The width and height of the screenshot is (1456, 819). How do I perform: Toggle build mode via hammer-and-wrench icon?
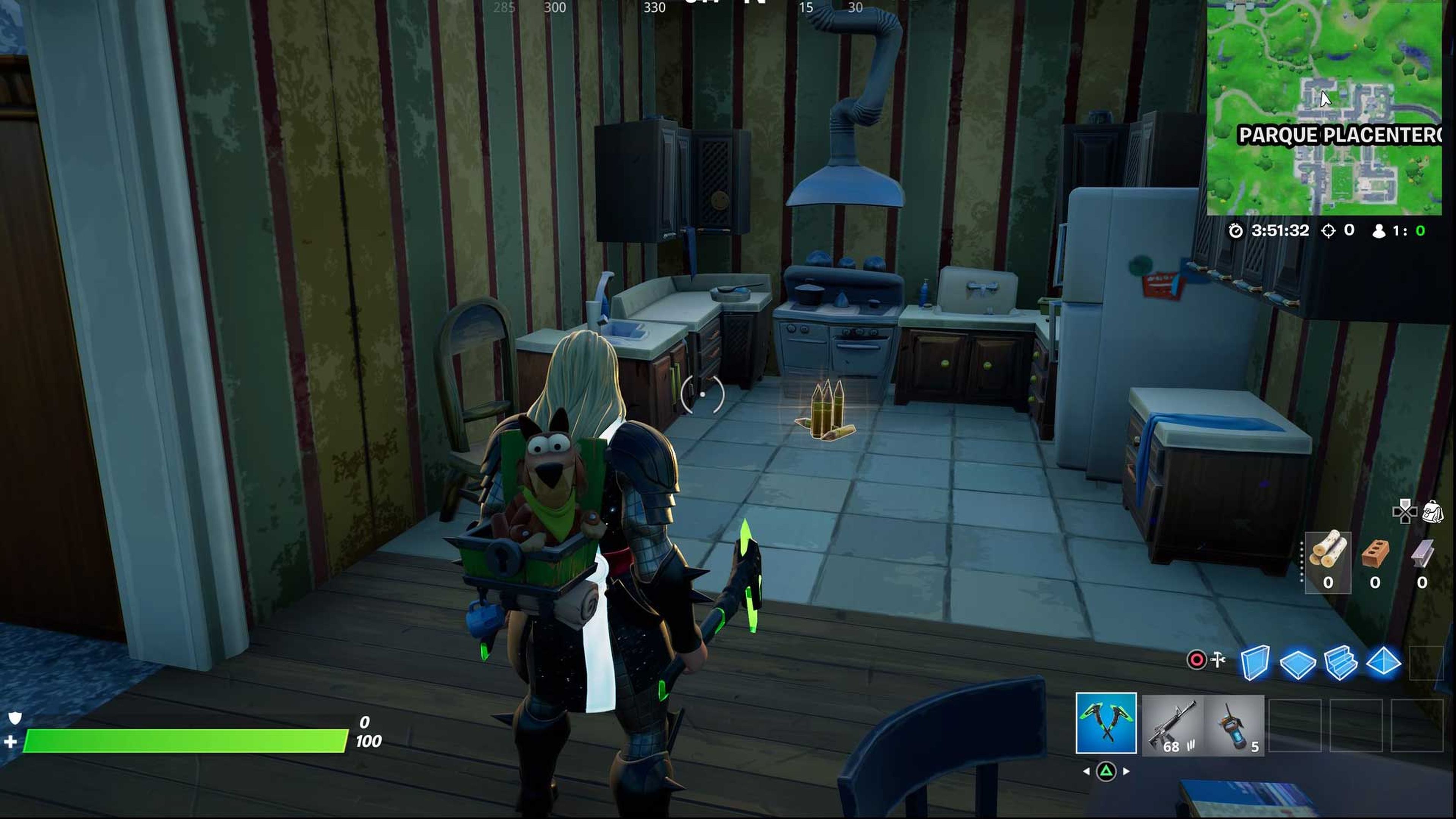tap(1219, 660)
